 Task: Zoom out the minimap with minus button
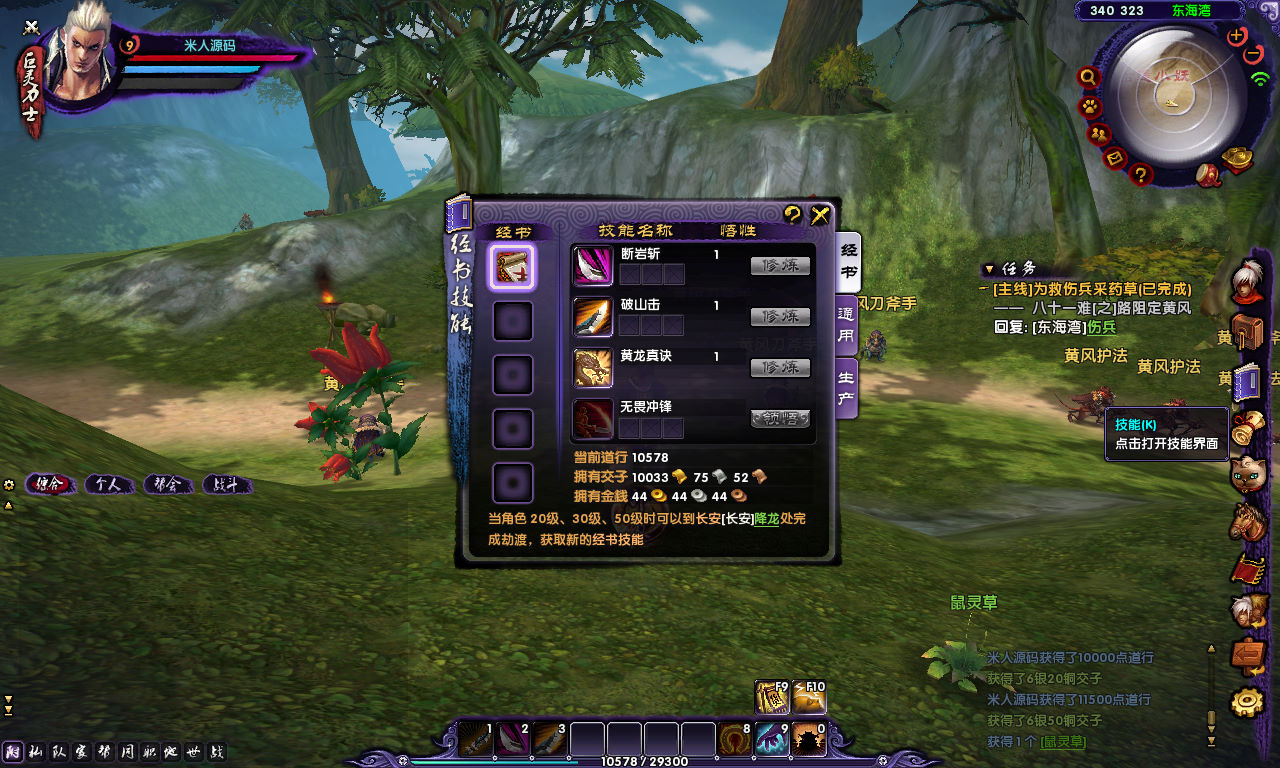pos(1254,54)
